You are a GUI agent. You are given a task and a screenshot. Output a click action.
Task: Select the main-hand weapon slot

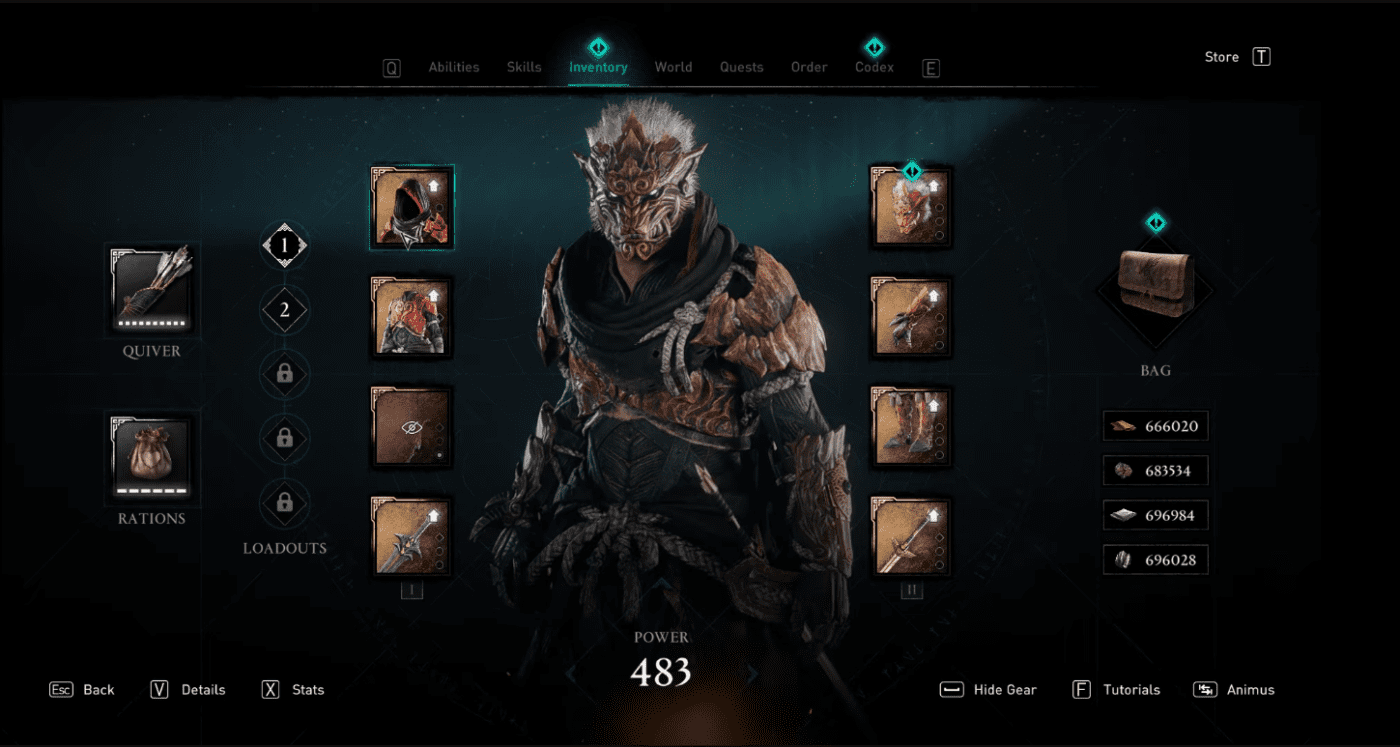pos(412,537)
